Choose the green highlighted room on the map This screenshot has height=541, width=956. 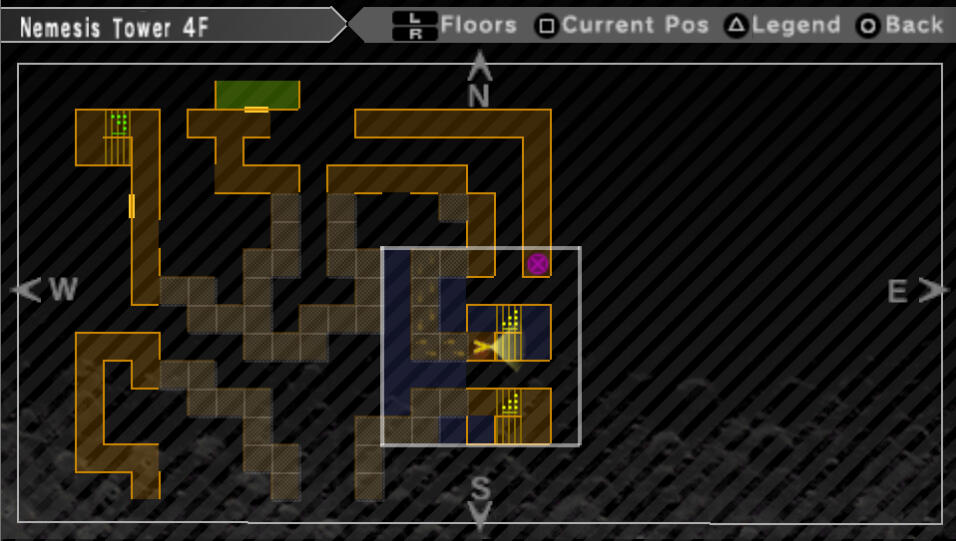pos(257,94)
